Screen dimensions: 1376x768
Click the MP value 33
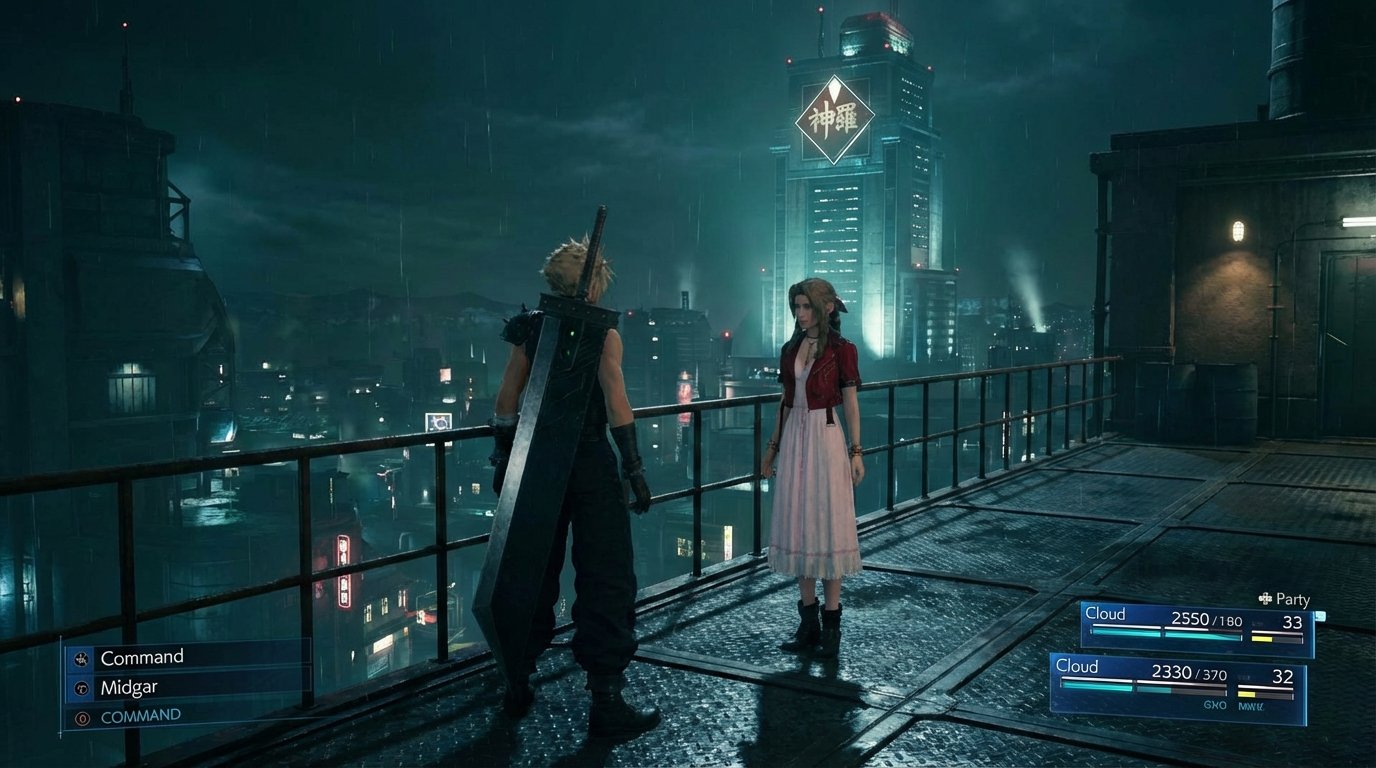coord(1294,622)
